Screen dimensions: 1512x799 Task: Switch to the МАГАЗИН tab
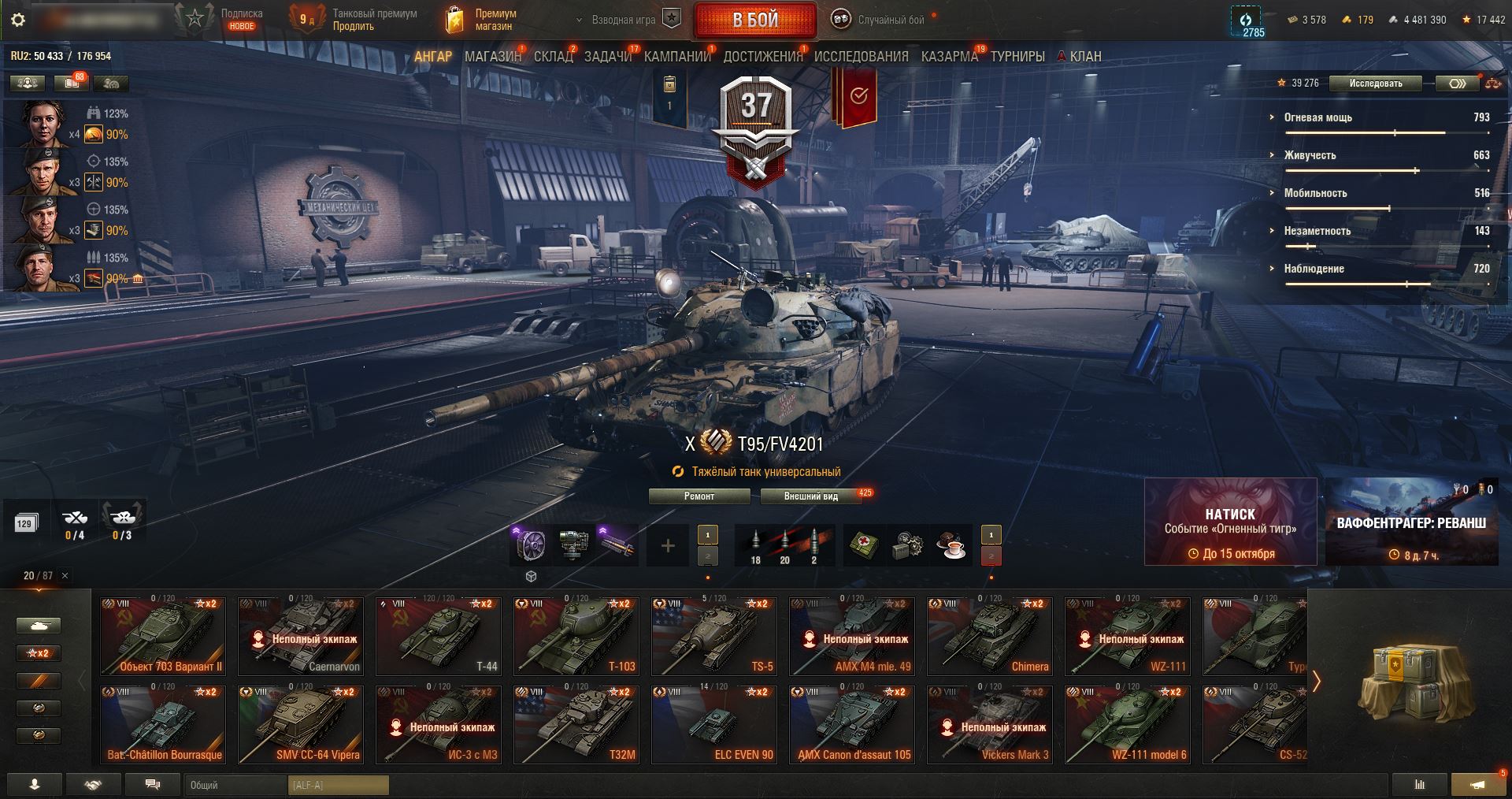(493, 57)
